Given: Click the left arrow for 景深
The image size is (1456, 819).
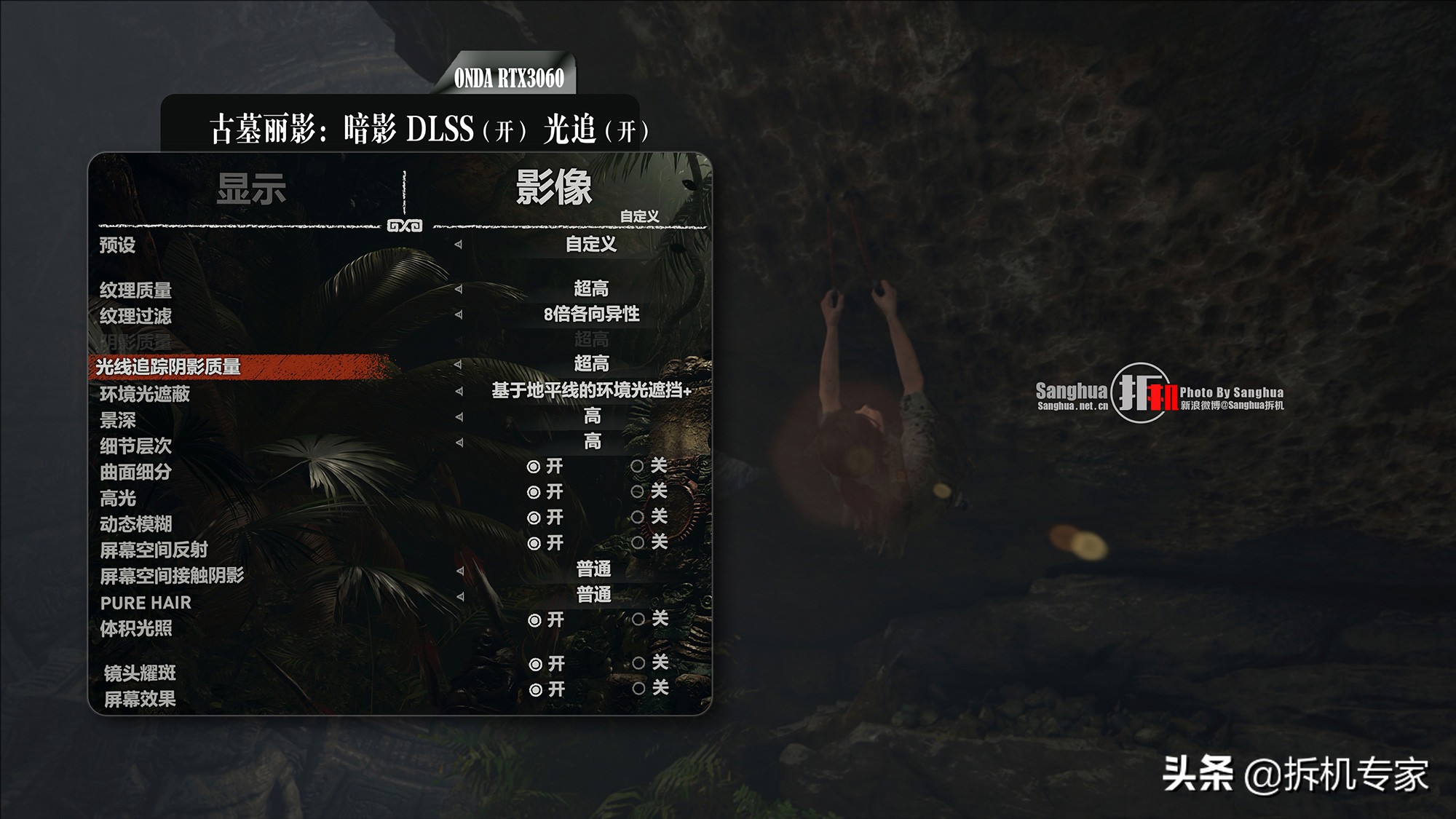Looking at the screenshot, I should click(x=459, y=416).
